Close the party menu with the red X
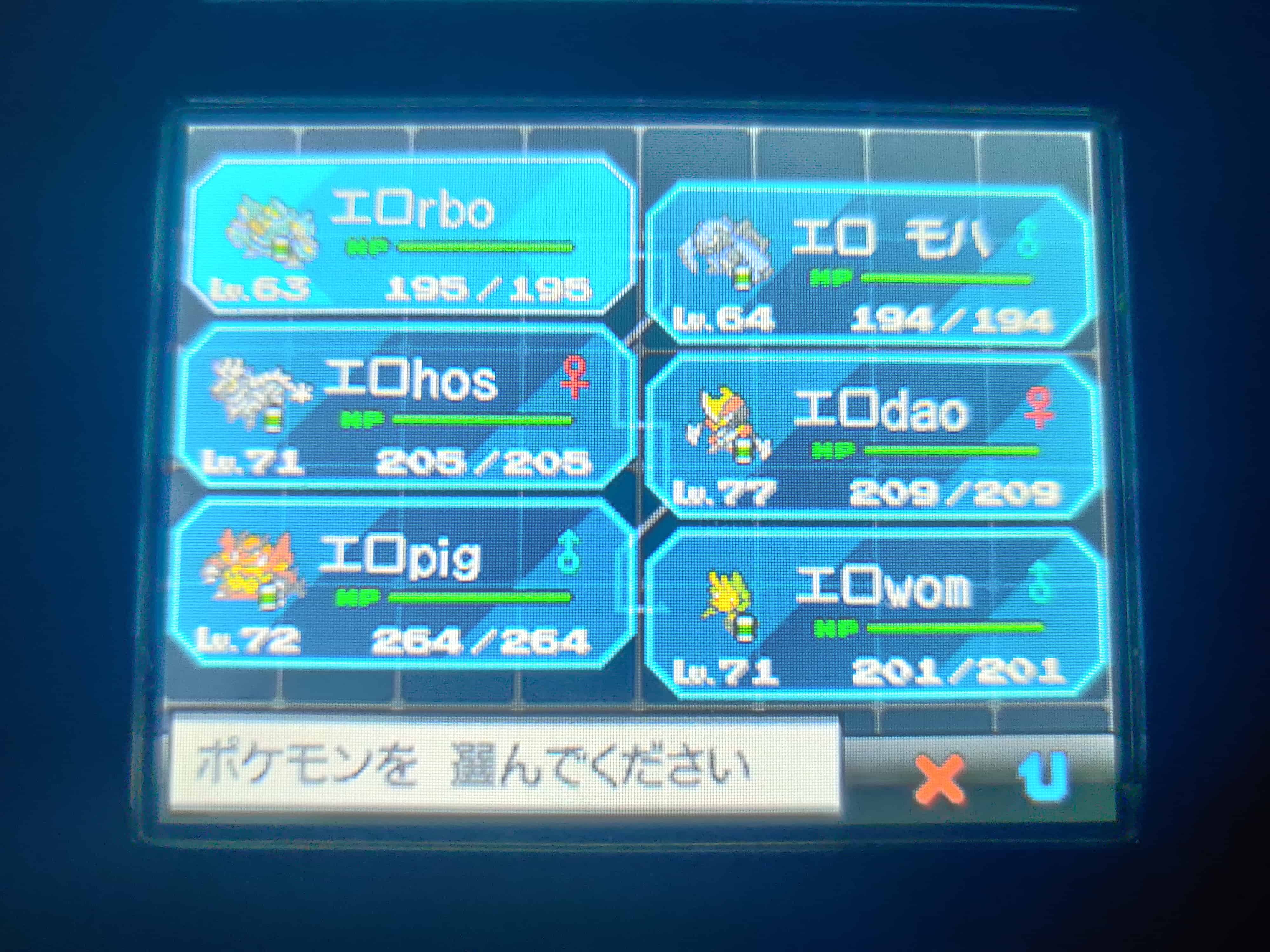Image resolution: width=1270 pixels, height=952 pixels. (x=940, y=780)
